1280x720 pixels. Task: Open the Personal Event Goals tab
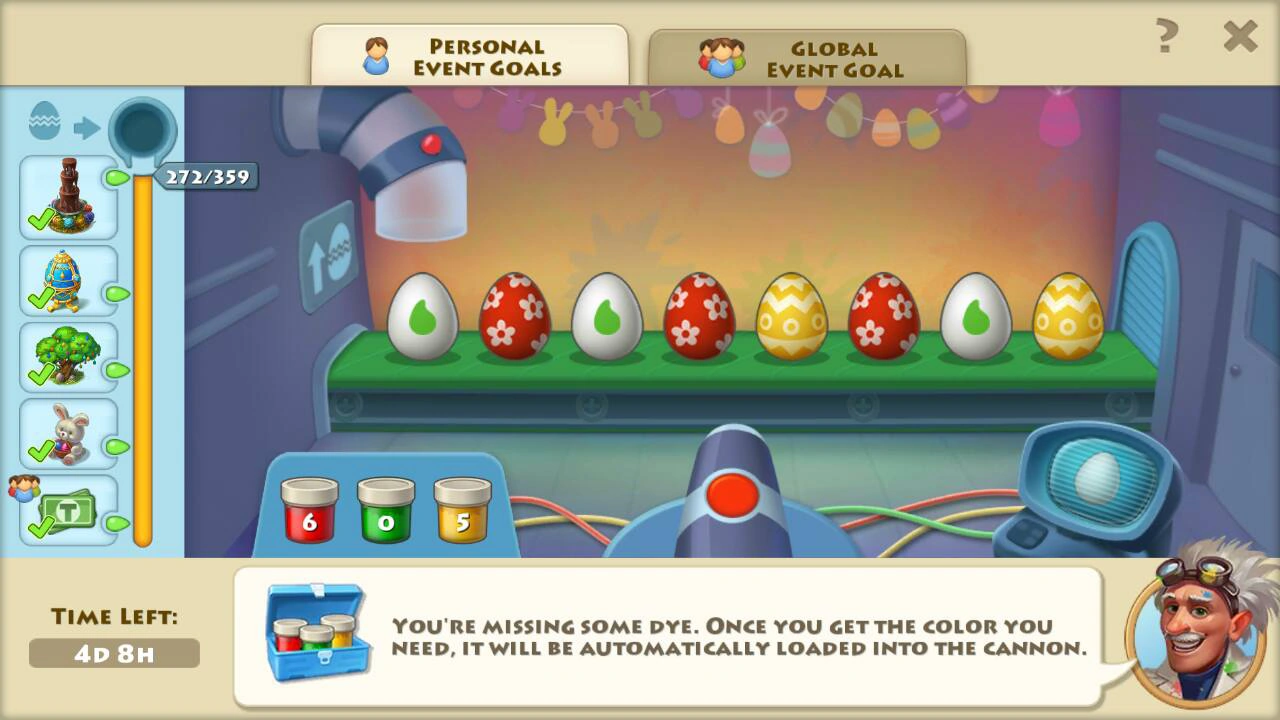click(470, 57)
